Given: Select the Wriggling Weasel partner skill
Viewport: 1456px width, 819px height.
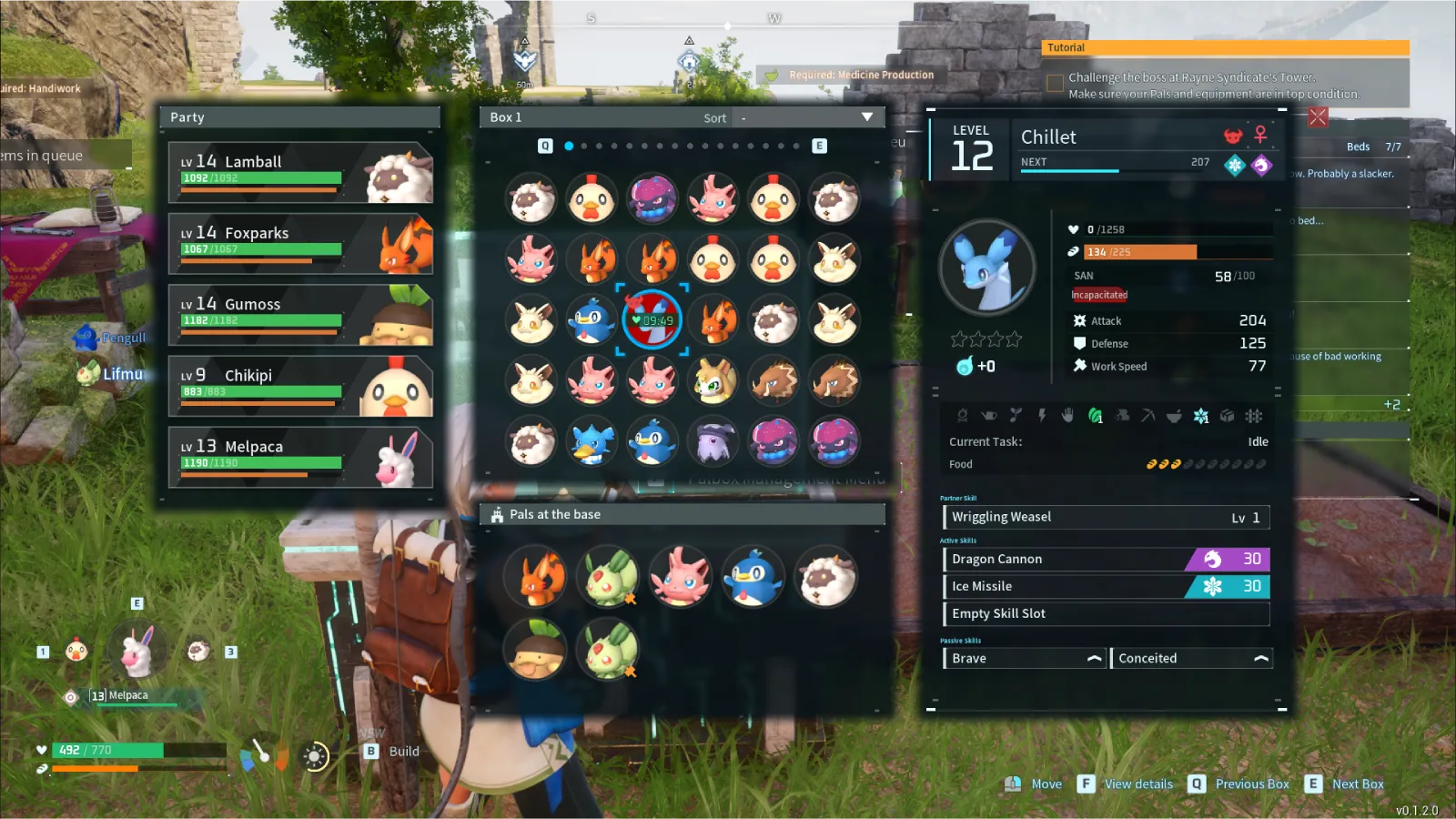Looking at the screenshot, I should (1106, 517).
